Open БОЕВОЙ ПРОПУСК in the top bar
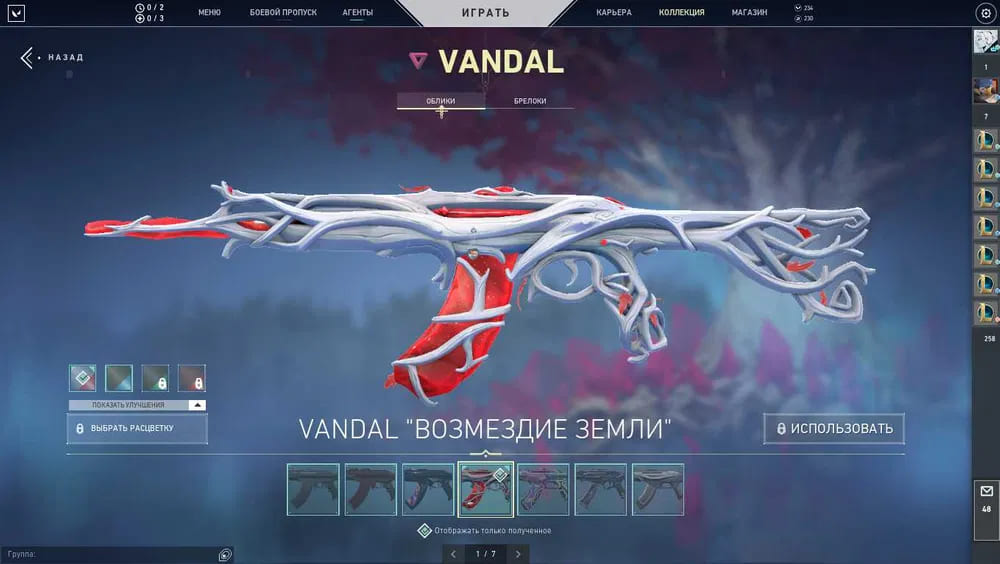Screen dimensions: 1000x564 pos(283,13)
